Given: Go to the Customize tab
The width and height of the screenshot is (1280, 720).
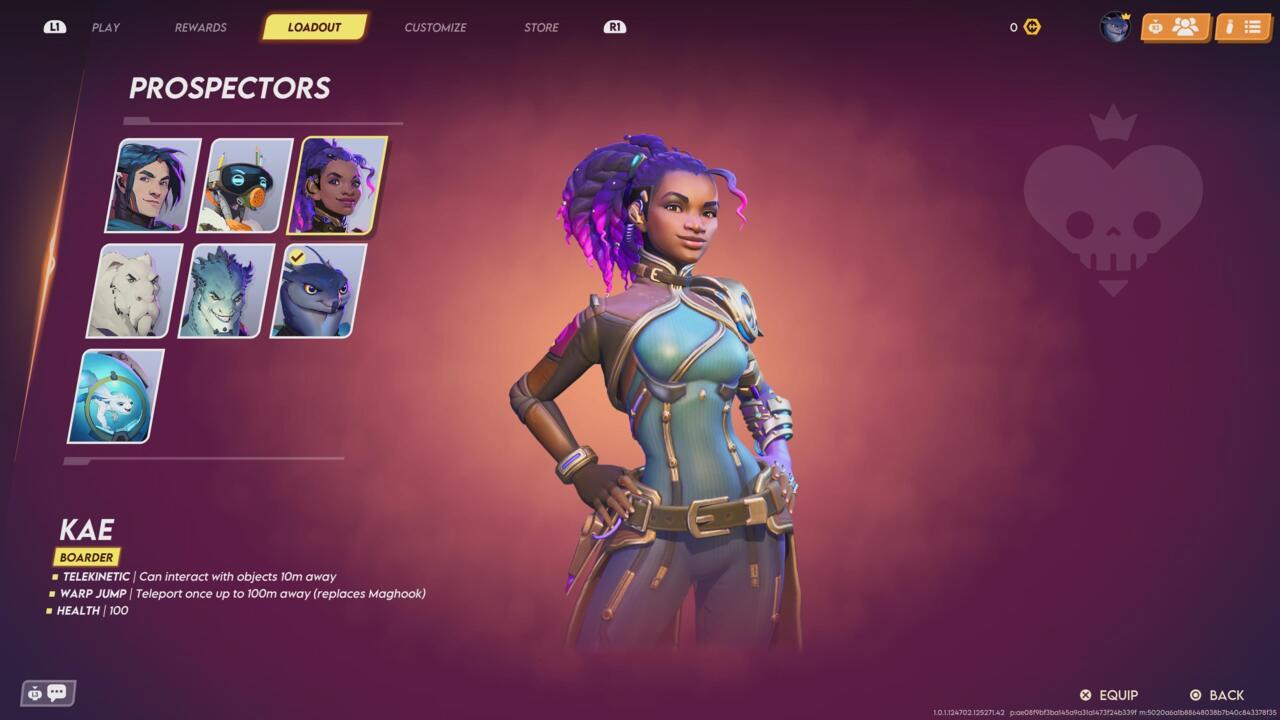Looking at the screenshot, I should [x=435, y=27].
